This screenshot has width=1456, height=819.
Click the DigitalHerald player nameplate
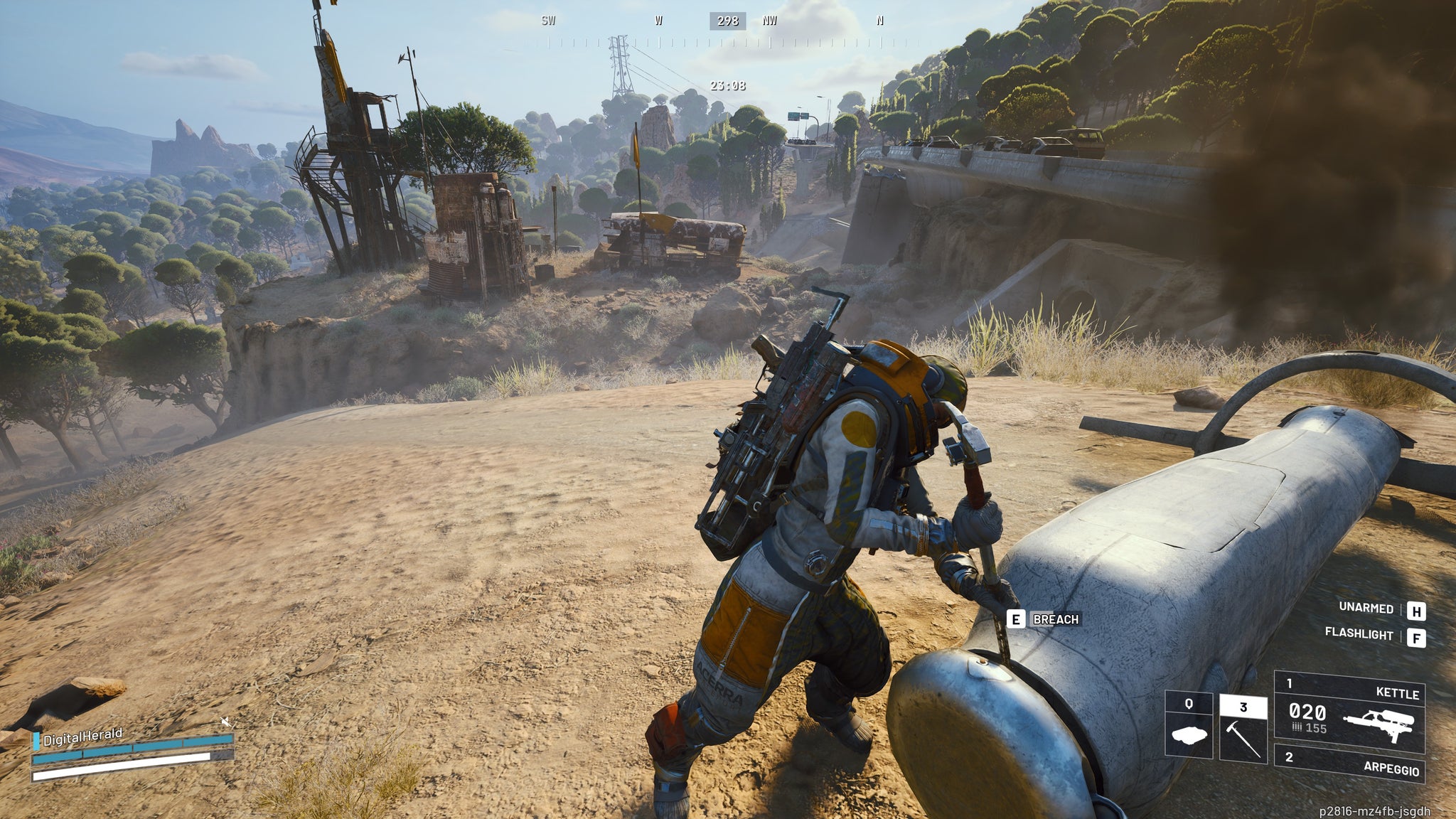point(83,737)
